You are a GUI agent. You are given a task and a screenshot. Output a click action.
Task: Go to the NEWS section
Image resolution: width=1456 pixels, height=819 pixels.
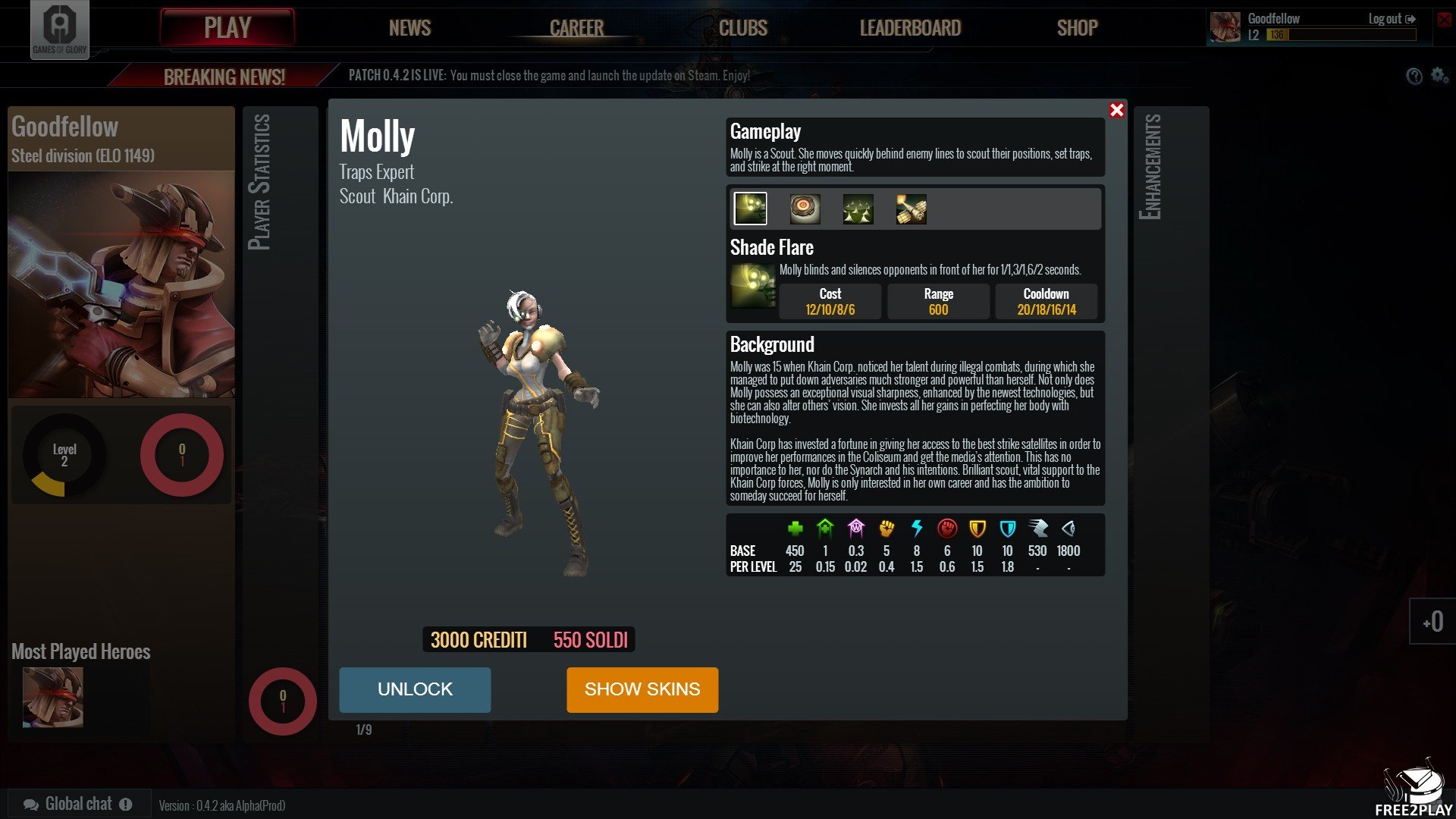click(409, 28)
